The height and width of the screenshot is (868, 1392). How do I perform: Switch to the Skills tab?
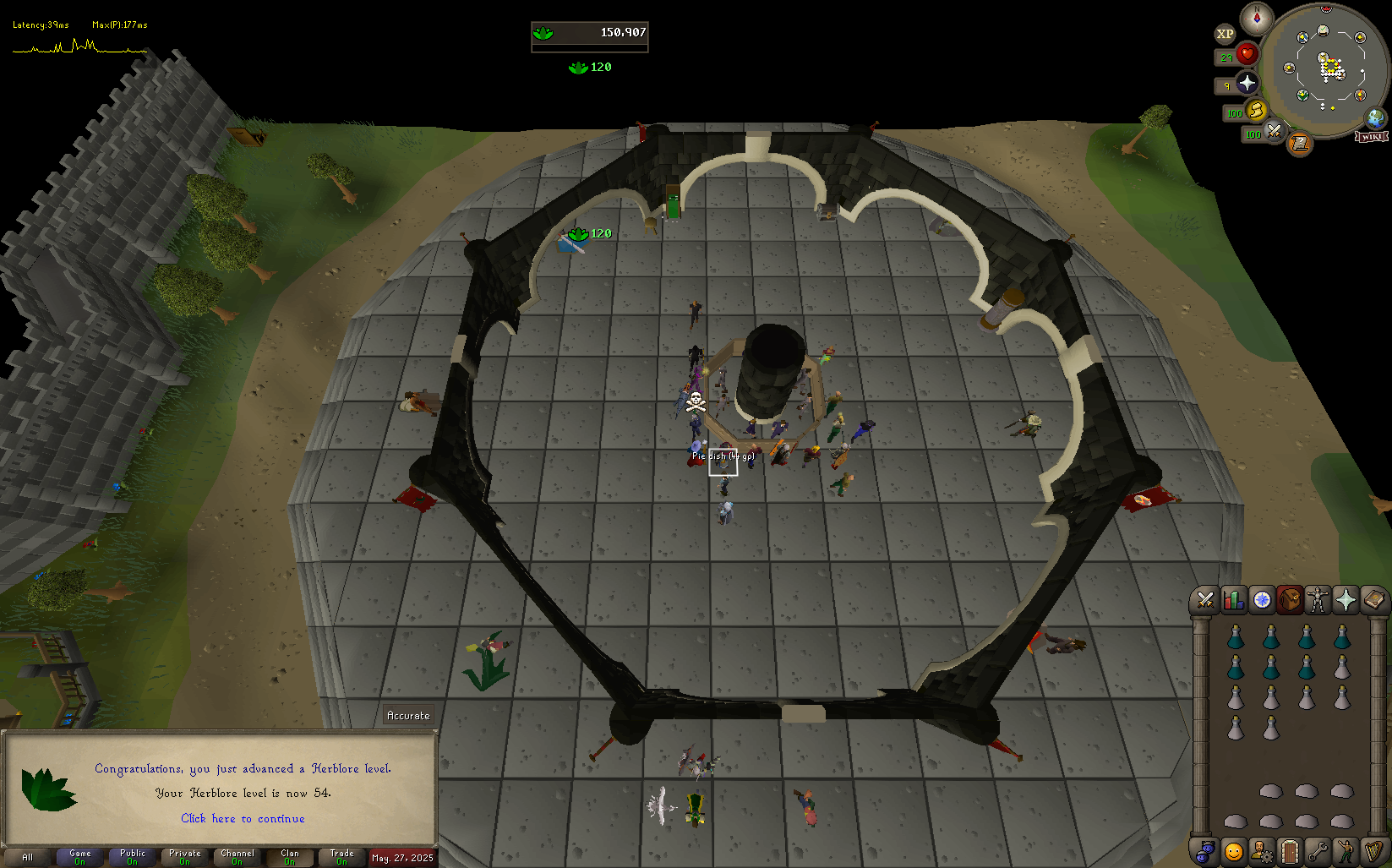click(1233, 600)
